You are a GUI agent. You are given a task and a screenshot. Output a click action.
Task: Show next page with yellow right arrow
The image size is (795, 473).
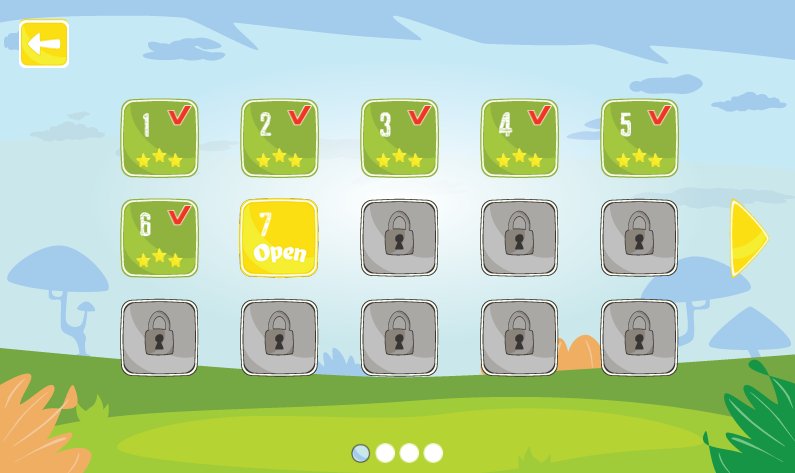tap(748, 238)
